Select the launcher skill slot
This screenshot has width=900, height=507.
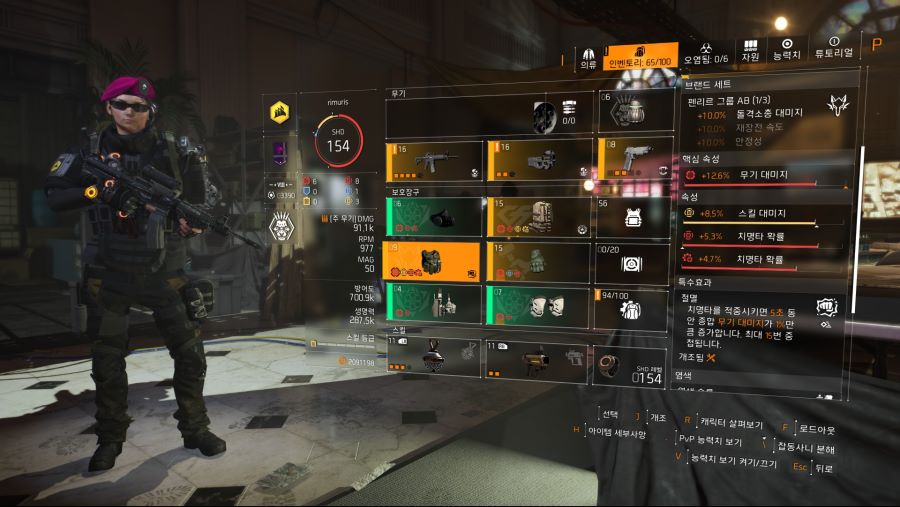point(537,357)
